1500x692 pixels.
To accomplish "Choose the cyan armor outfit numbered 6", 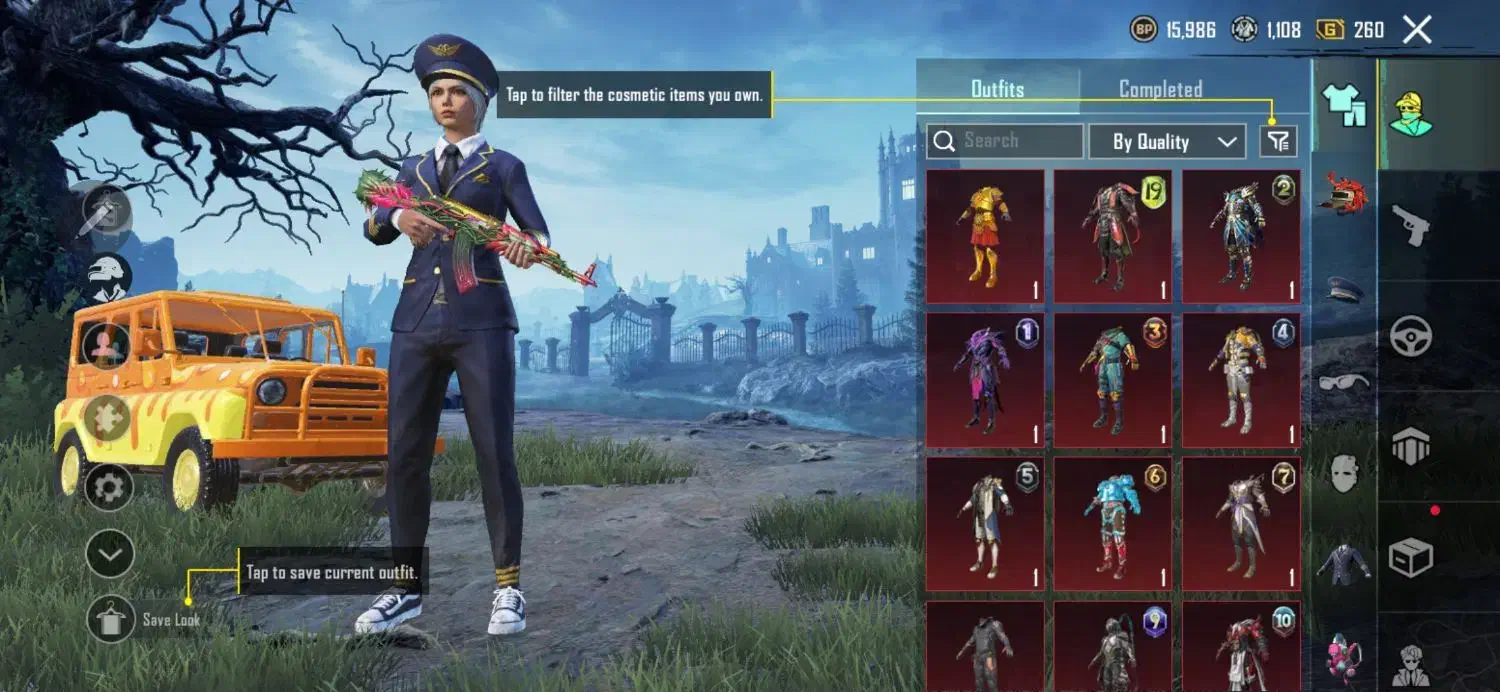I will coord(1113,524).
